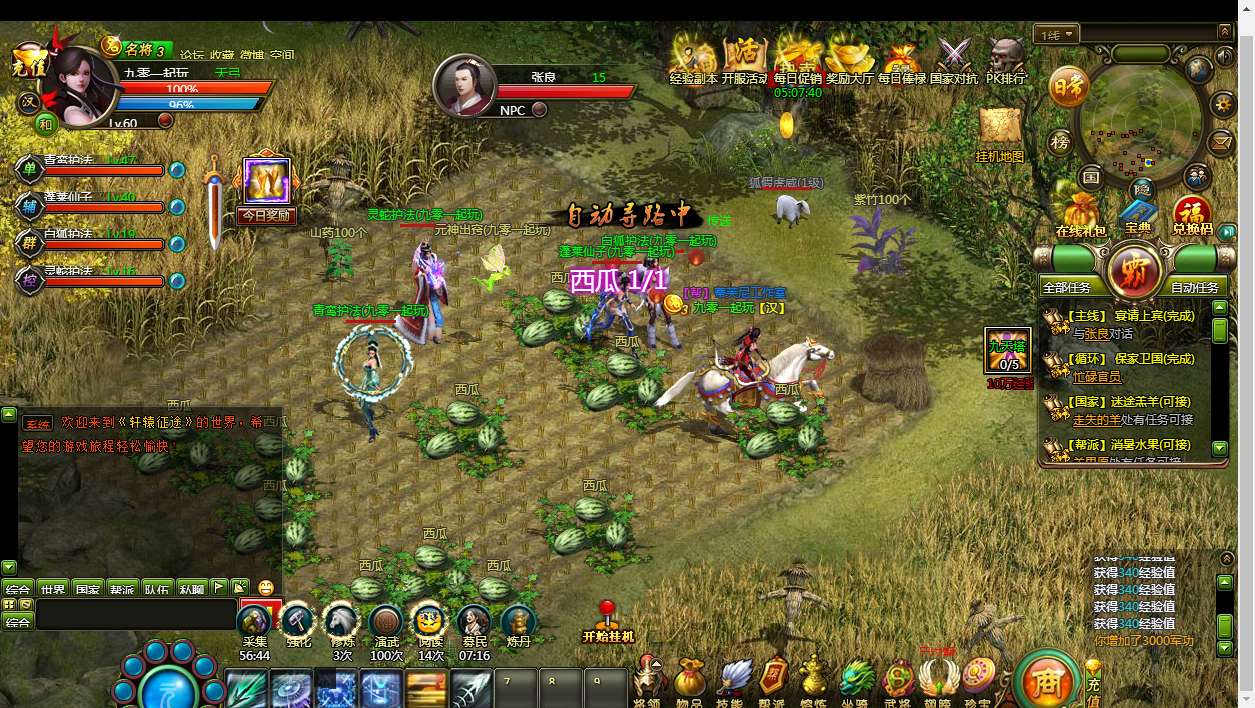This screenshot has width=1255, height=708.
Task: Open the 兑换码 redeem code icon
Action: click(x=1192, y=214)
